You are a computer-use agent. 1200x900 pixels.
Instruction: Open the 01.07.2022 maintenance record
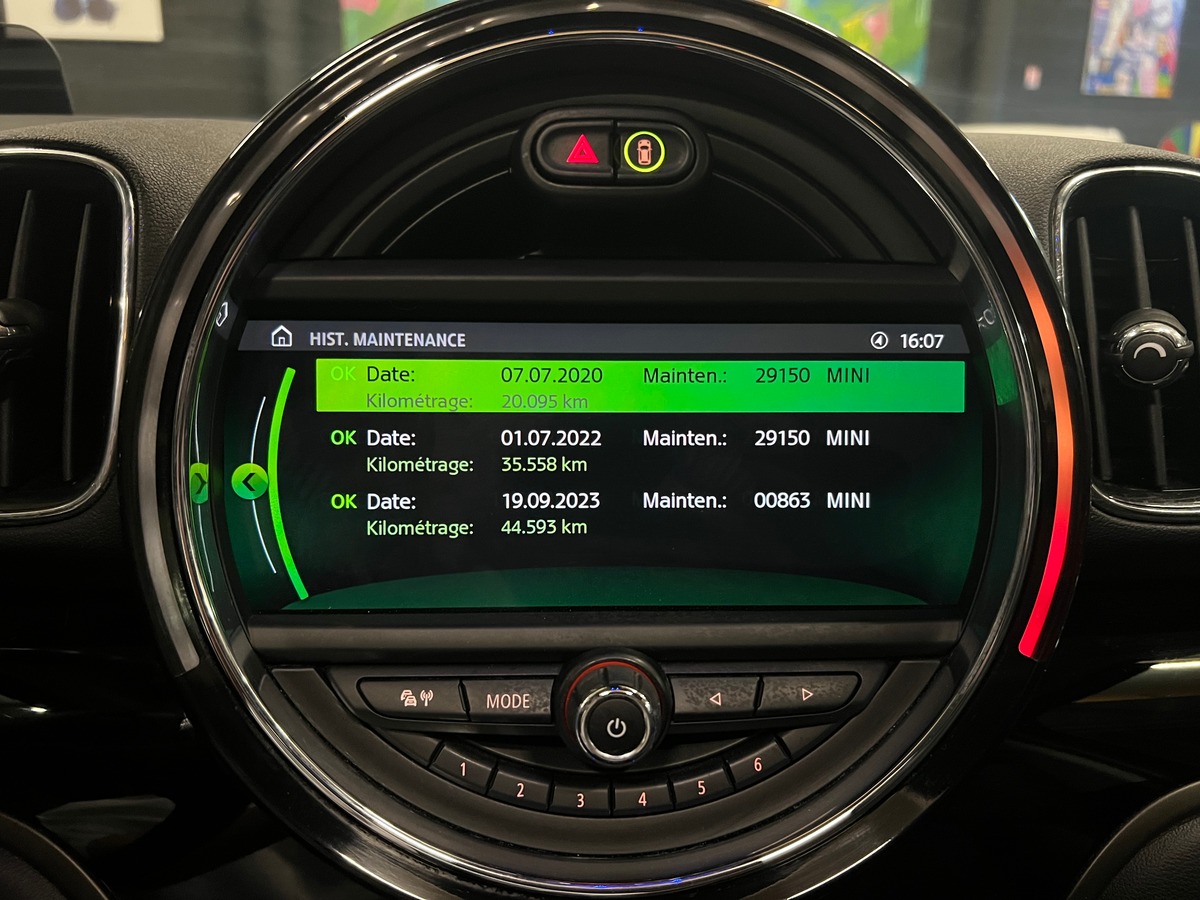tap(640, 450)
